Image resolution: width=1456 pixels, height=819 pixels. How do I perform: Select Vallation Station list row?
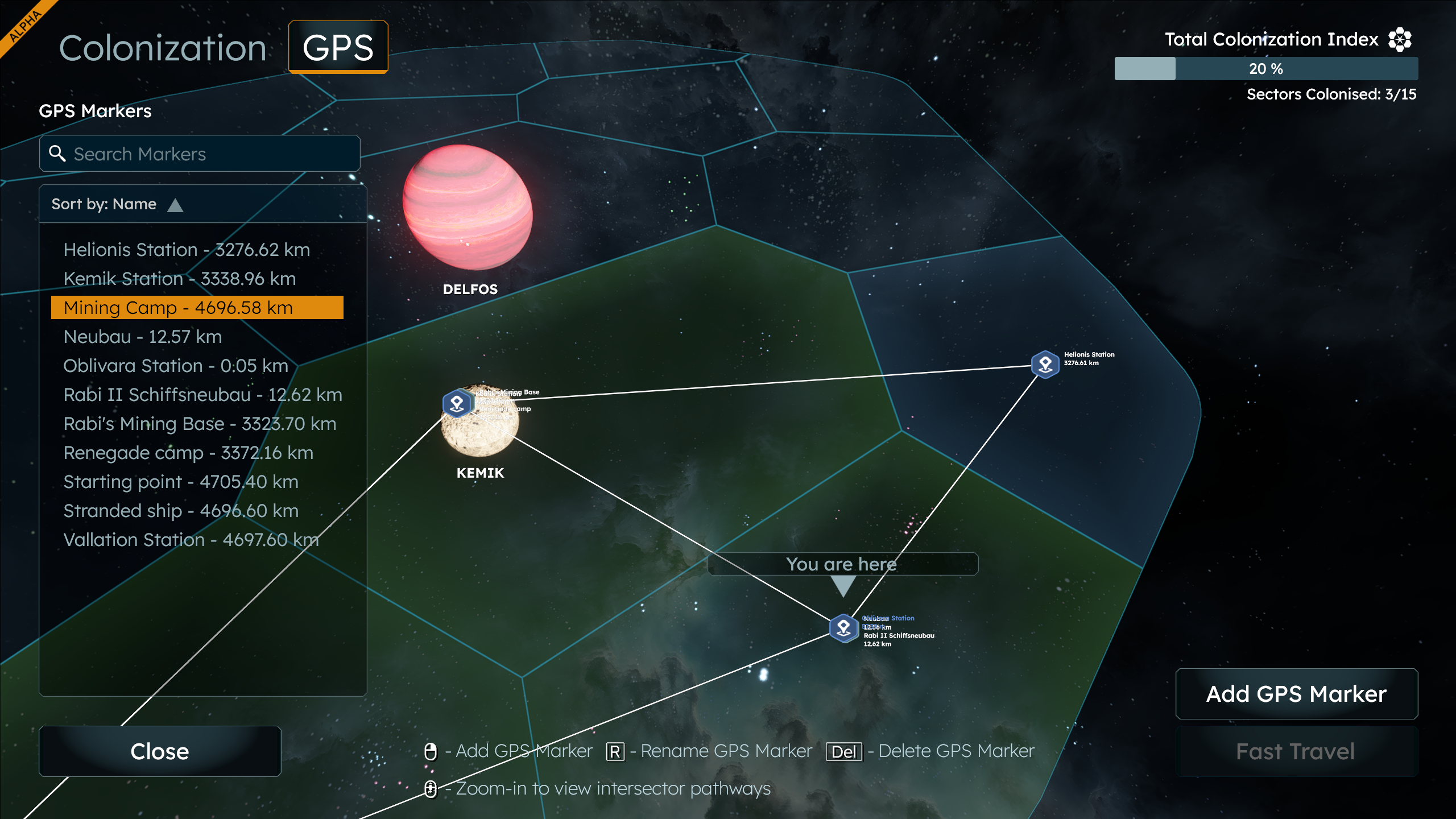click(x=191, y=540)
